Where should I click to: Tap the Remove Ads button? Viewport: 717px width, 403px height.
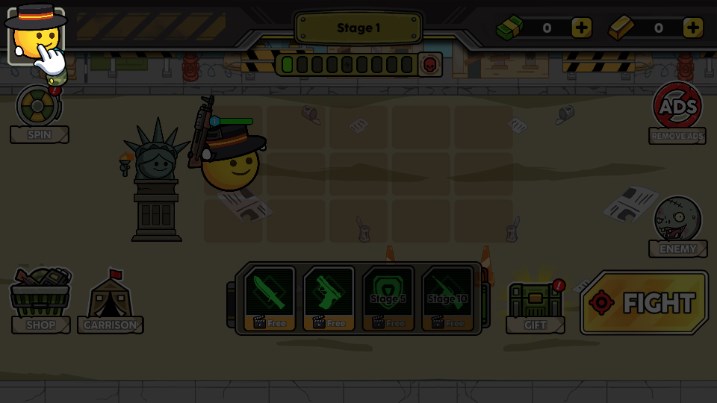click(x=677, y=110)
